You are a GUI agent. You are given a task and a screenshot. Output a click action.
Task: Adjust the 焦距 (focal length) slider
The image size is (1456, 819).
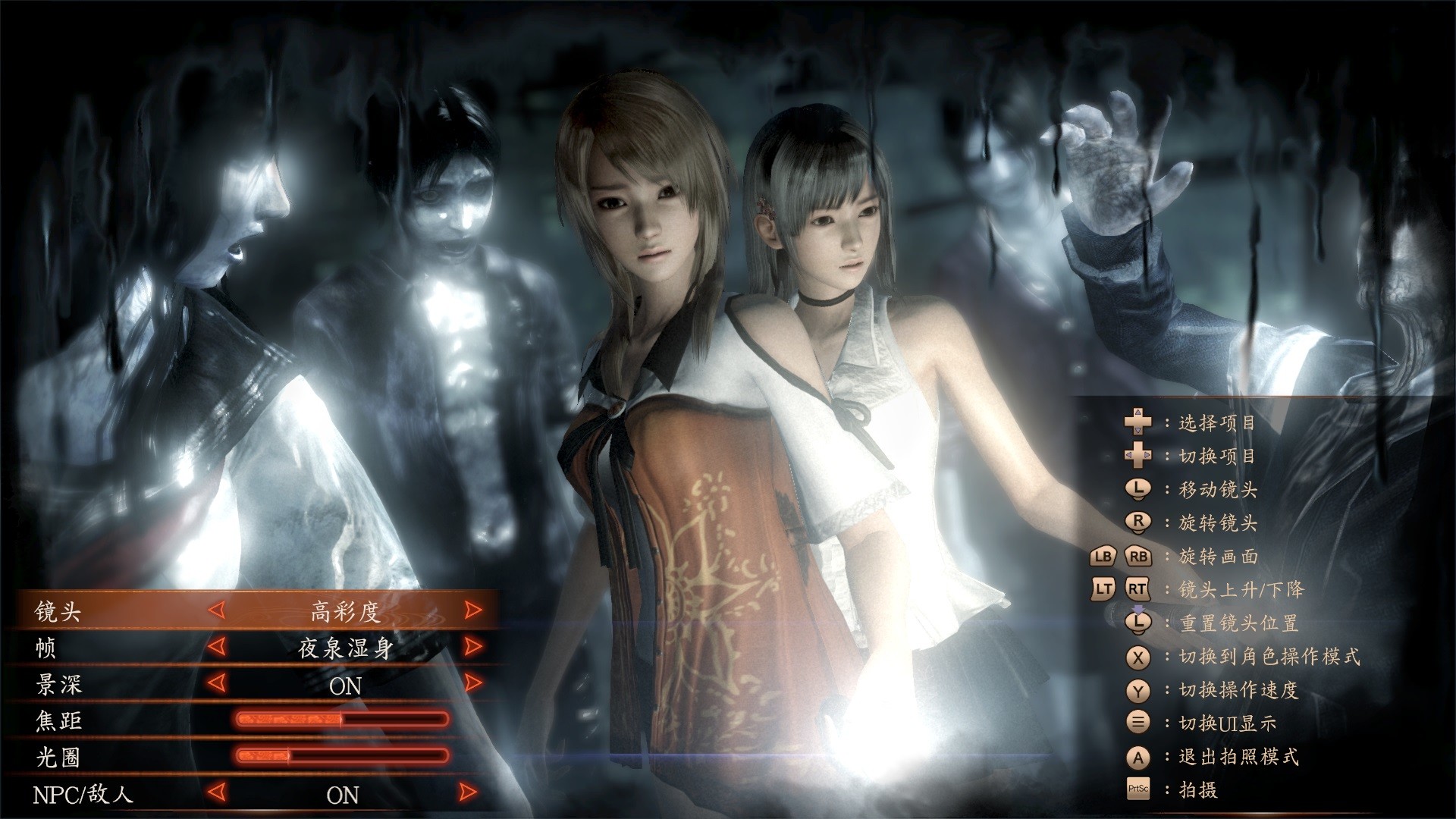coord(343,720)
